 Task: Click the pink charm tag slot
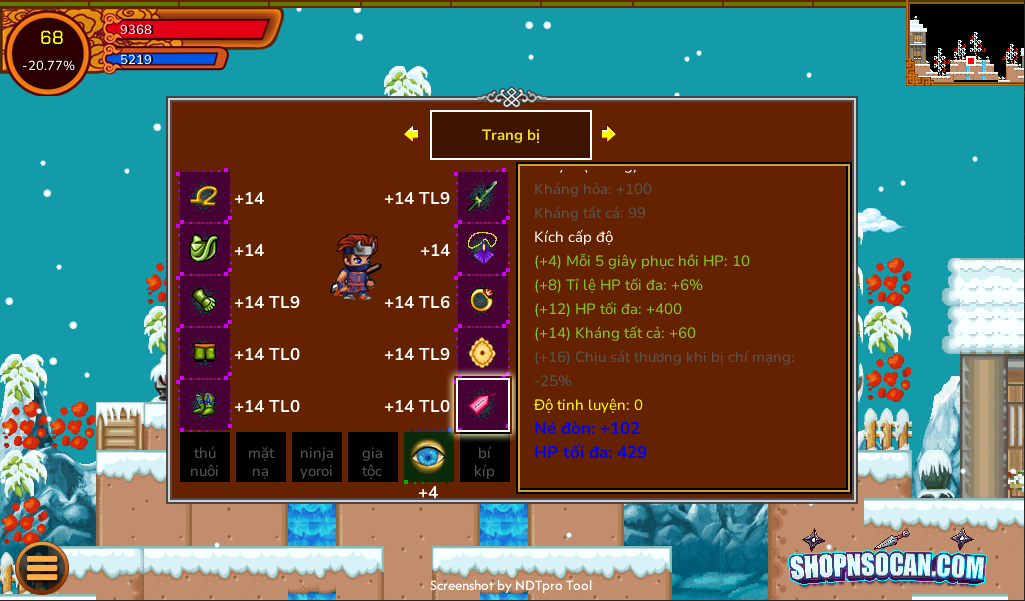(483, 405)
